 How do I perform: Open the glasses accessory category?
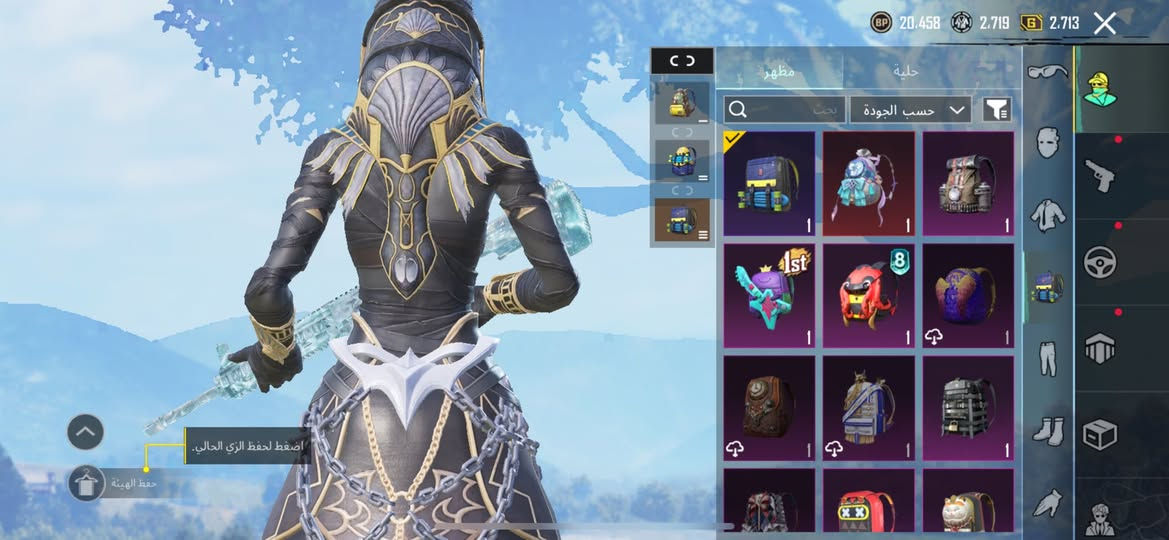click(1047, 71)
